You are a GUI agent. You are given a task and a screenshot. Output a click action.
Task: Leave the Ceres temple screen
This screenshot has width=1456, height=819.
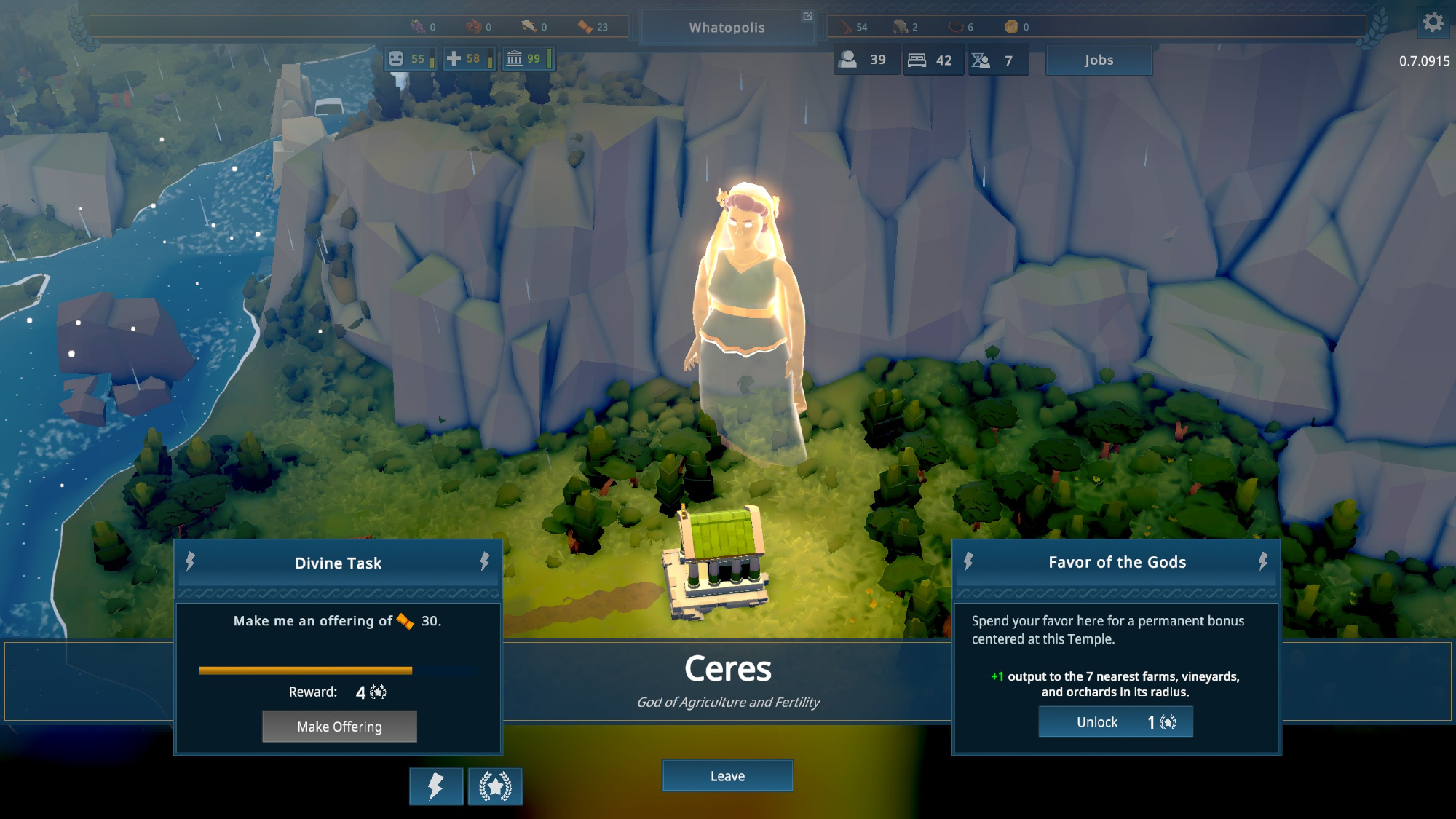pos(727,776)
